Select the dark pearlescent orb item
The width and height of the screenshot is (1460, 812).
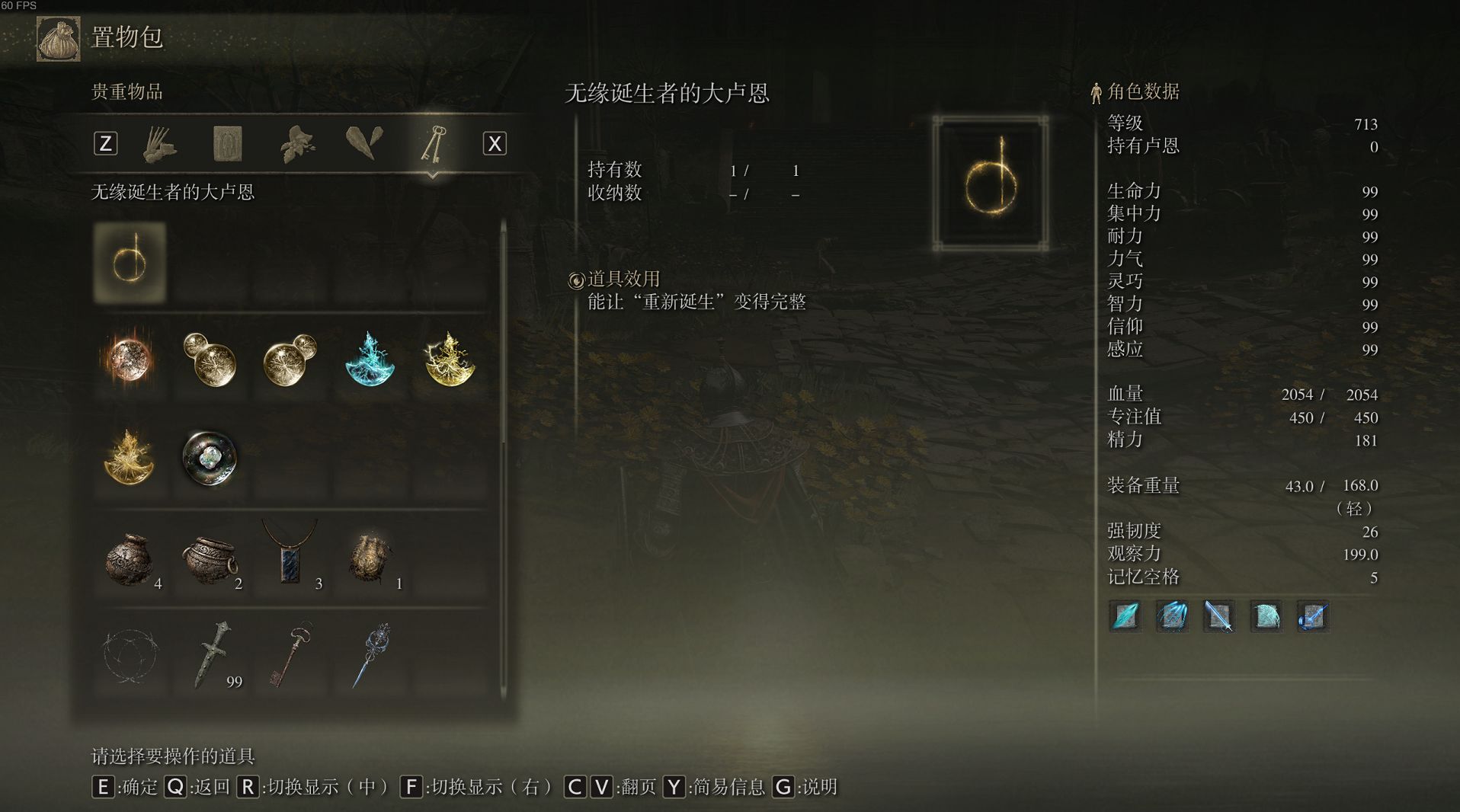[210, 458]
